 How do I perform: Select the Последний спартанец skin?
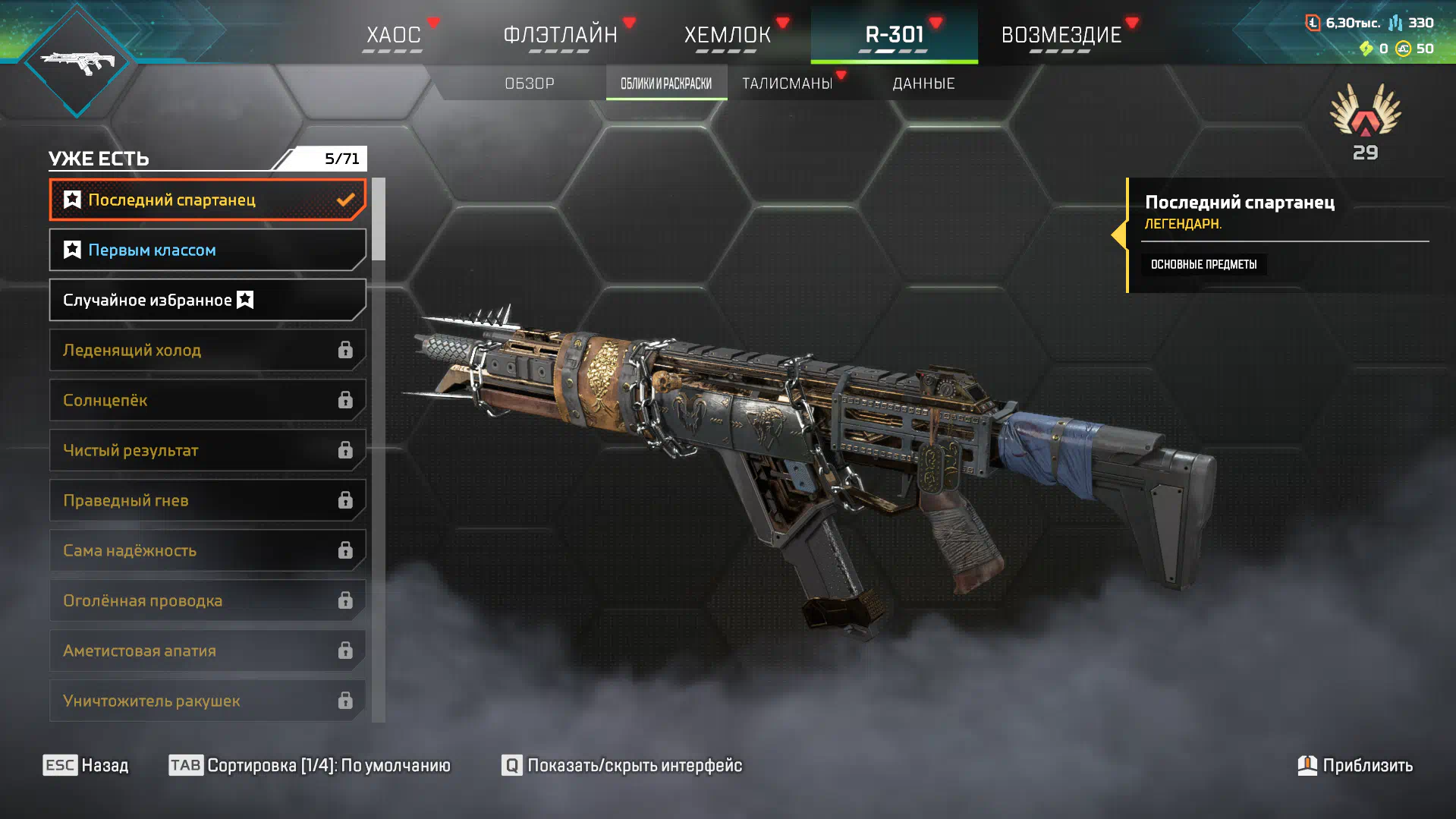tap(207, 200)
